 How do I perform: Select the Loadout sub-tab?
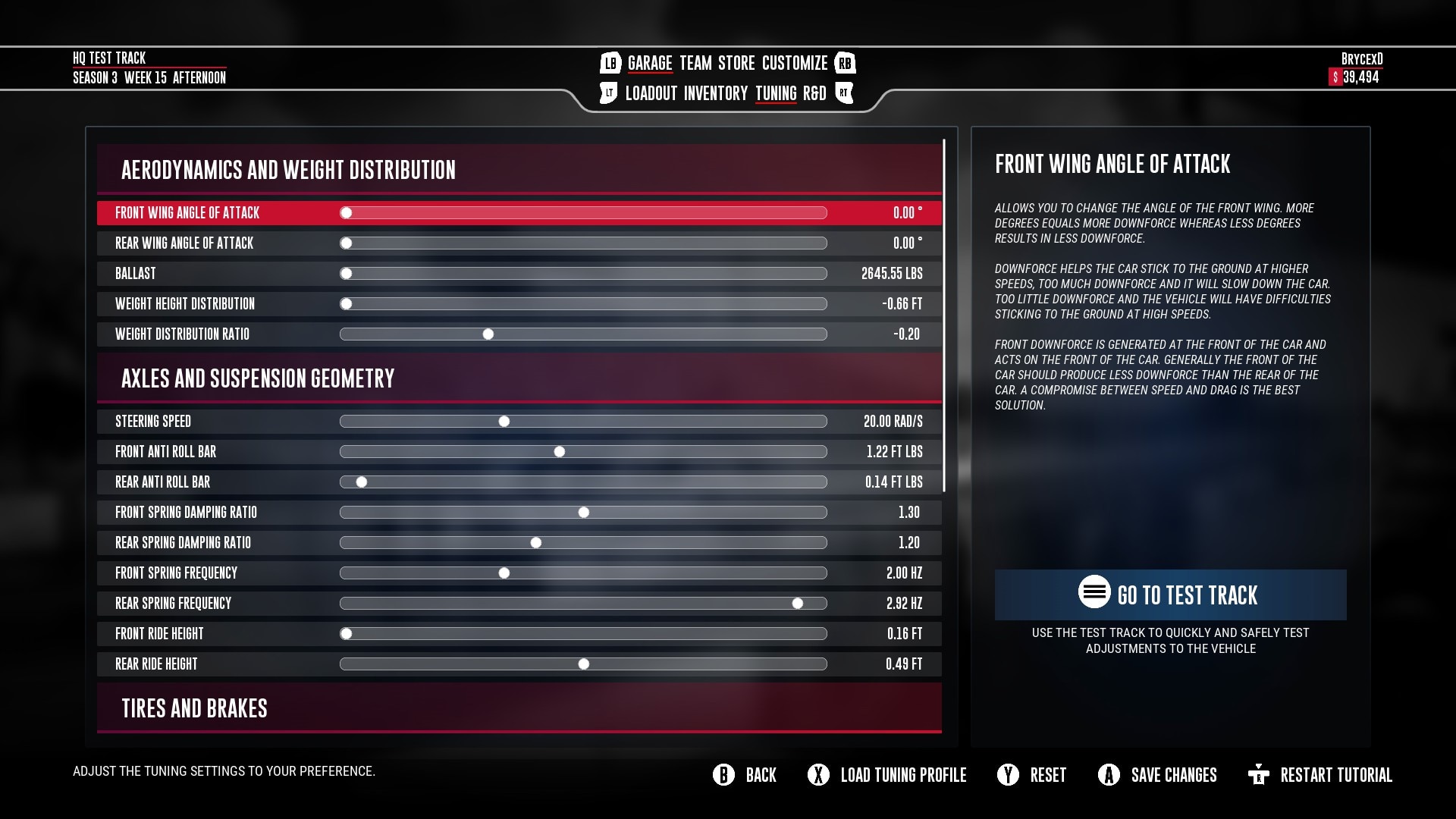pos(651,93)
